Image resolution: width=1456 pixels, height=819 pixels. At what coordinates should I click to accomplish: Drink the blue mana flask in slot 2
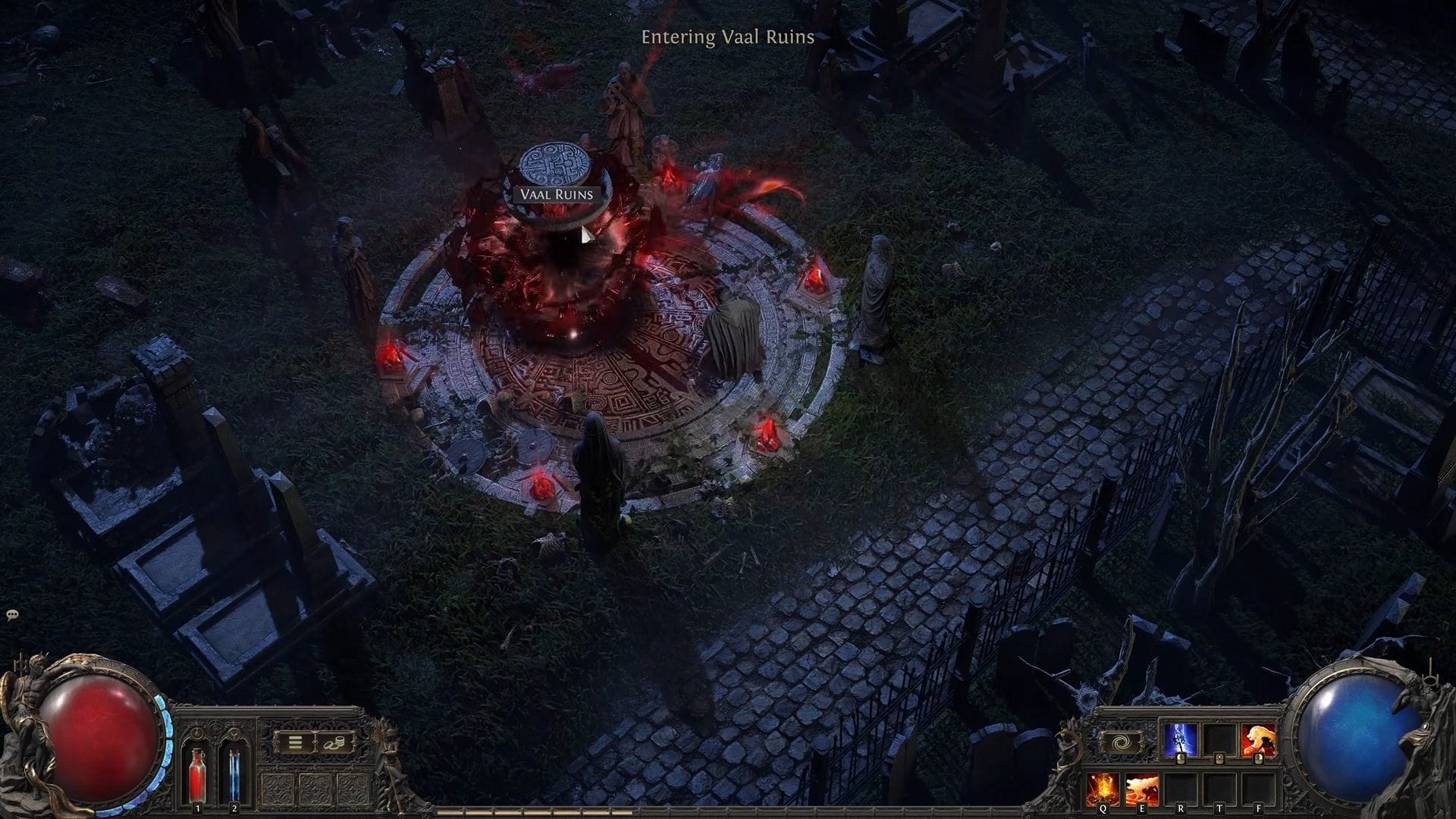[x=234, y=776]
